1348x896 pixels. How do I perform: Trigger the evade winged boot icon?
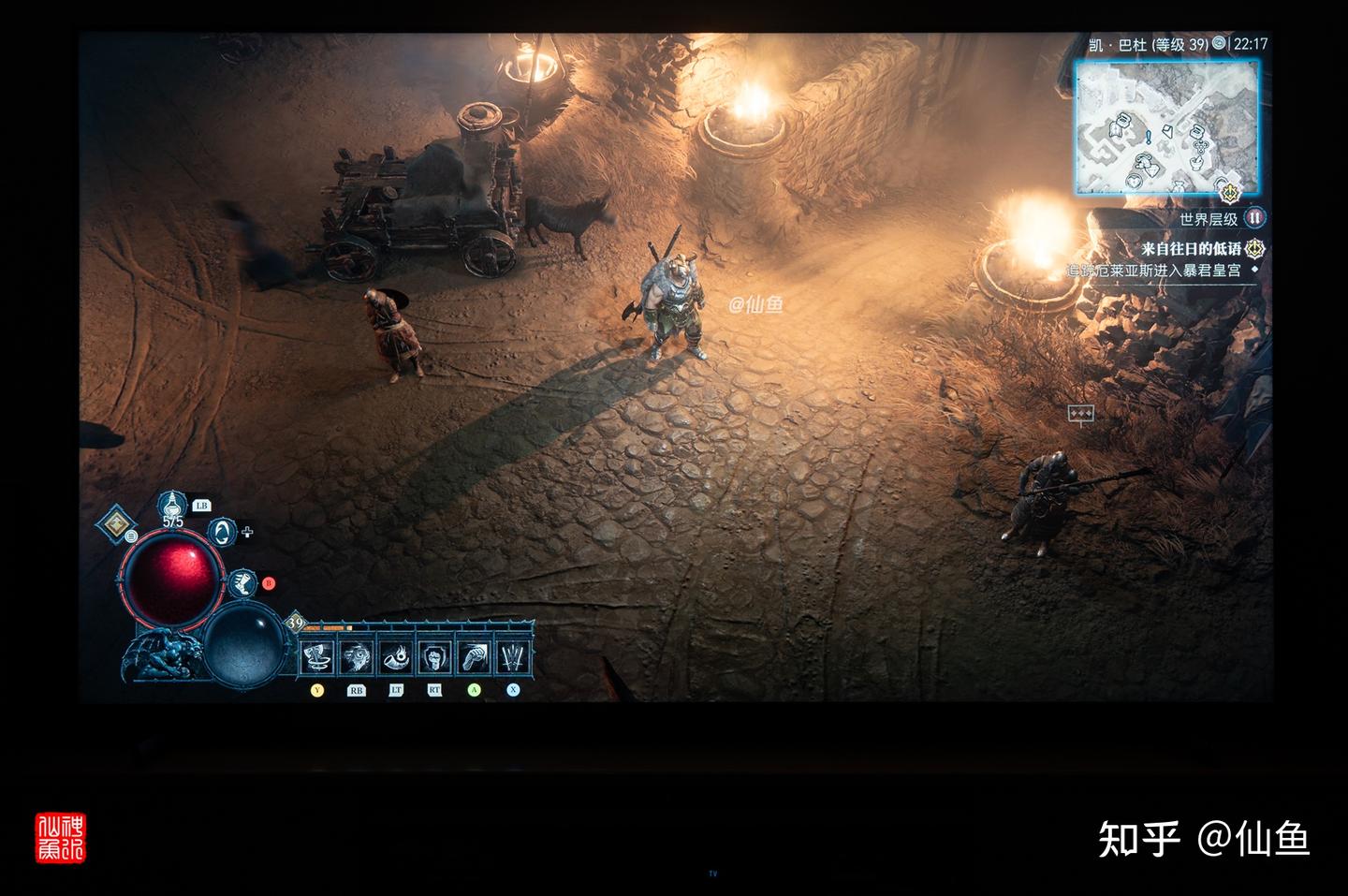[x=242, y=584]
